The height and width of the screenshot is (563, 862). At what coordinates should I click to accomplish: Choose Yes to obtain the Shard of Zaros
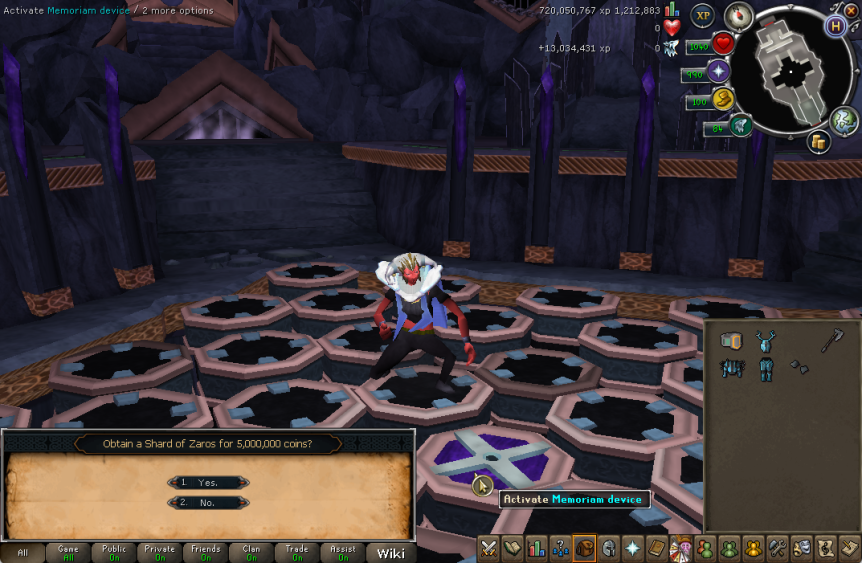(209, 482)
